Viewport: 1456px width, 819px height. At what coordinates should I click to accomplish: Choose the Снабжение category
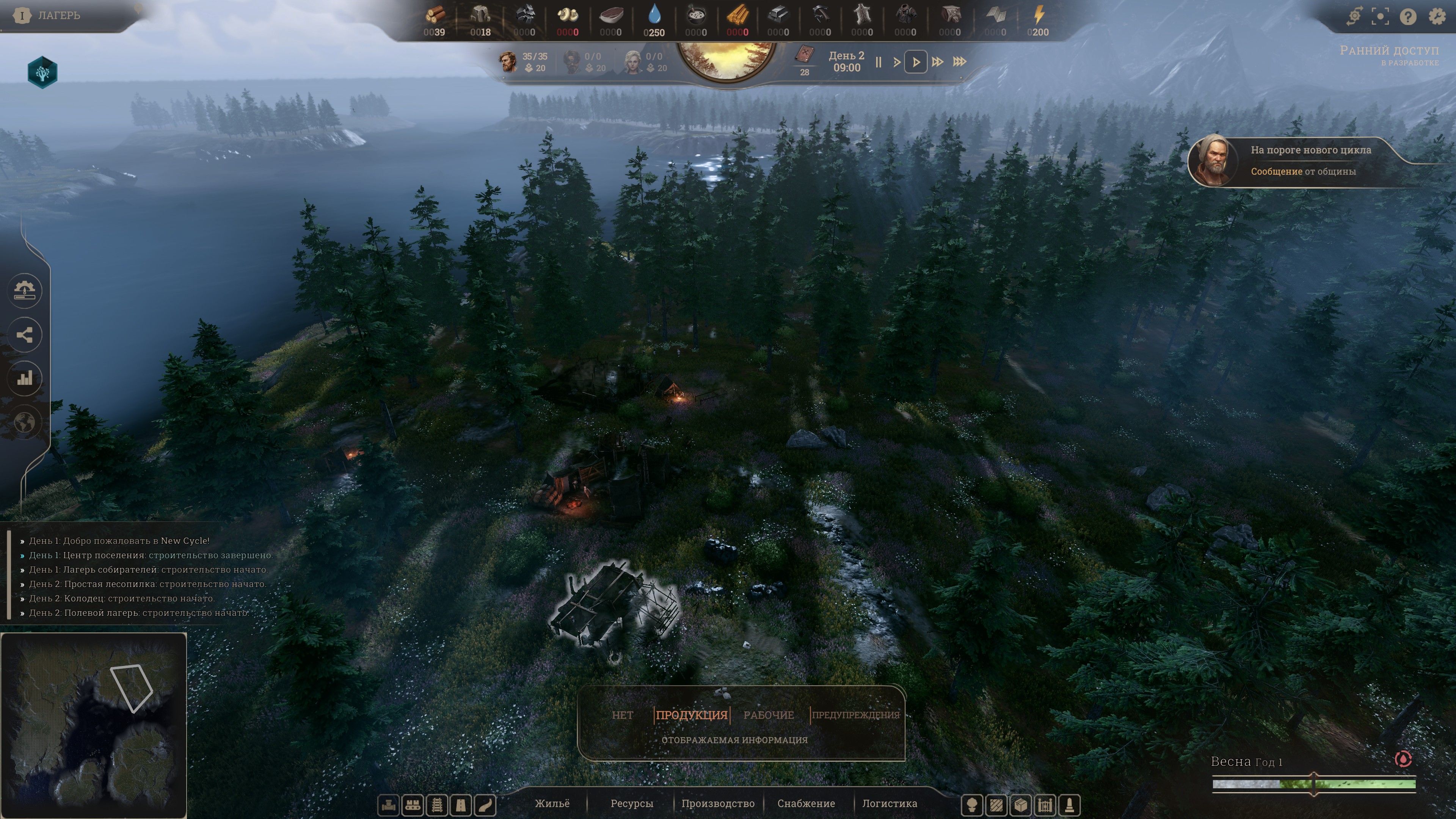point(806,803)
